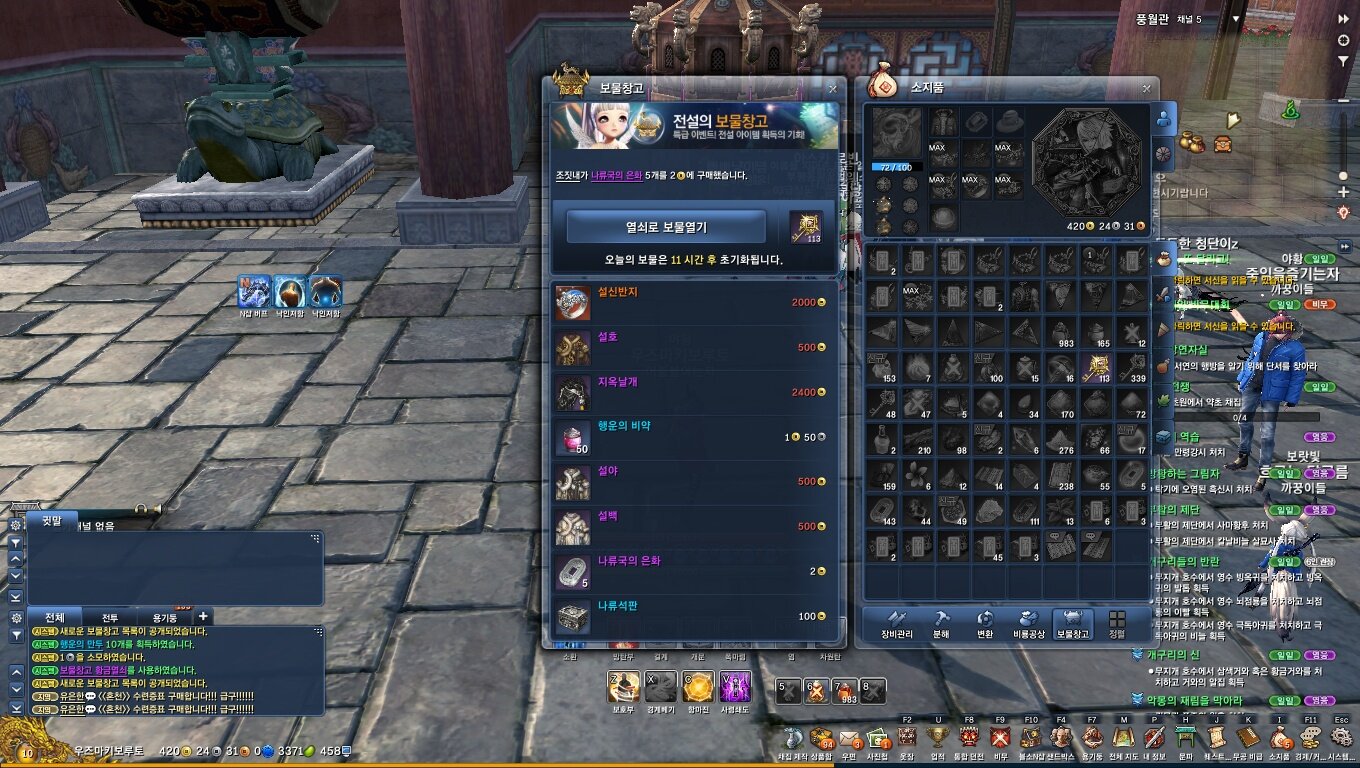Open the 시스템 gear menu icon
The height and width of the screenshot is (768, 1360).
(1341, 739)
